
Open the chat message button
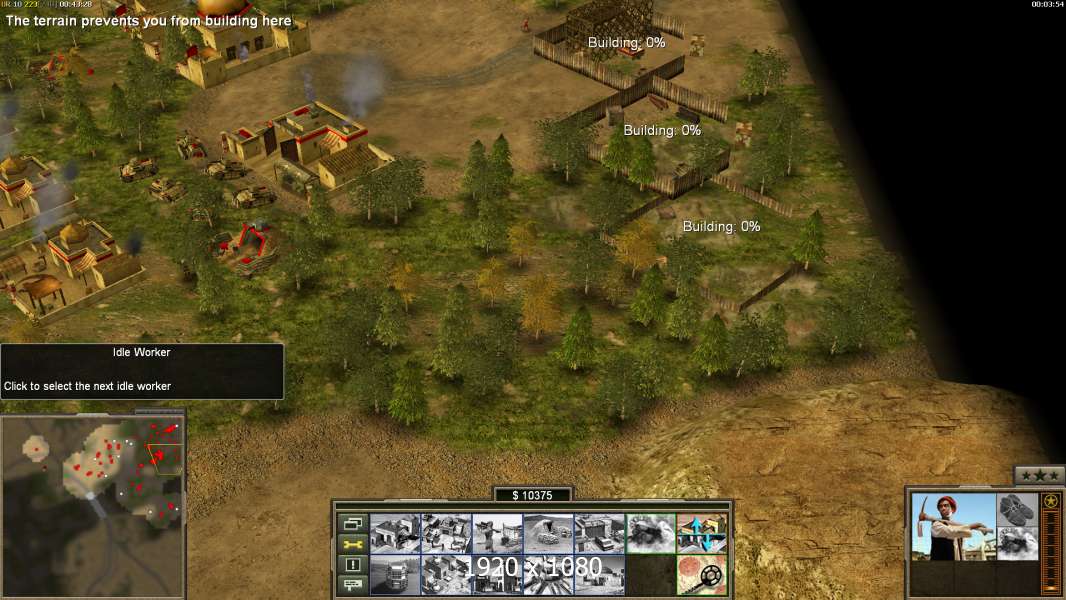click(x=353, y=585)
